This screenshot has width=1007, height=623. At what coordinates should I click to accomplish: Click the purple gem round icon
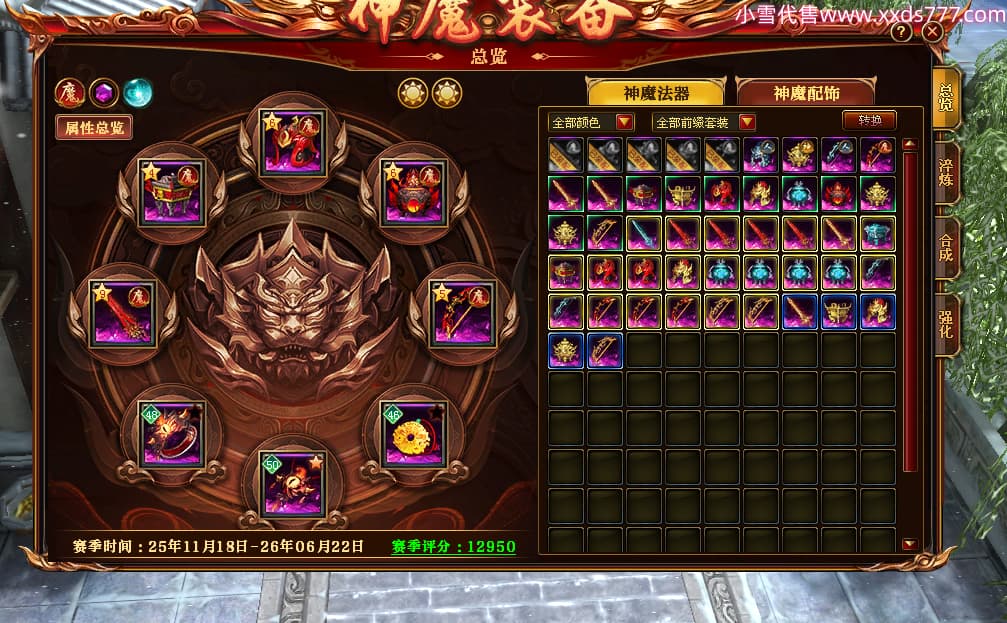coord(103,93)
